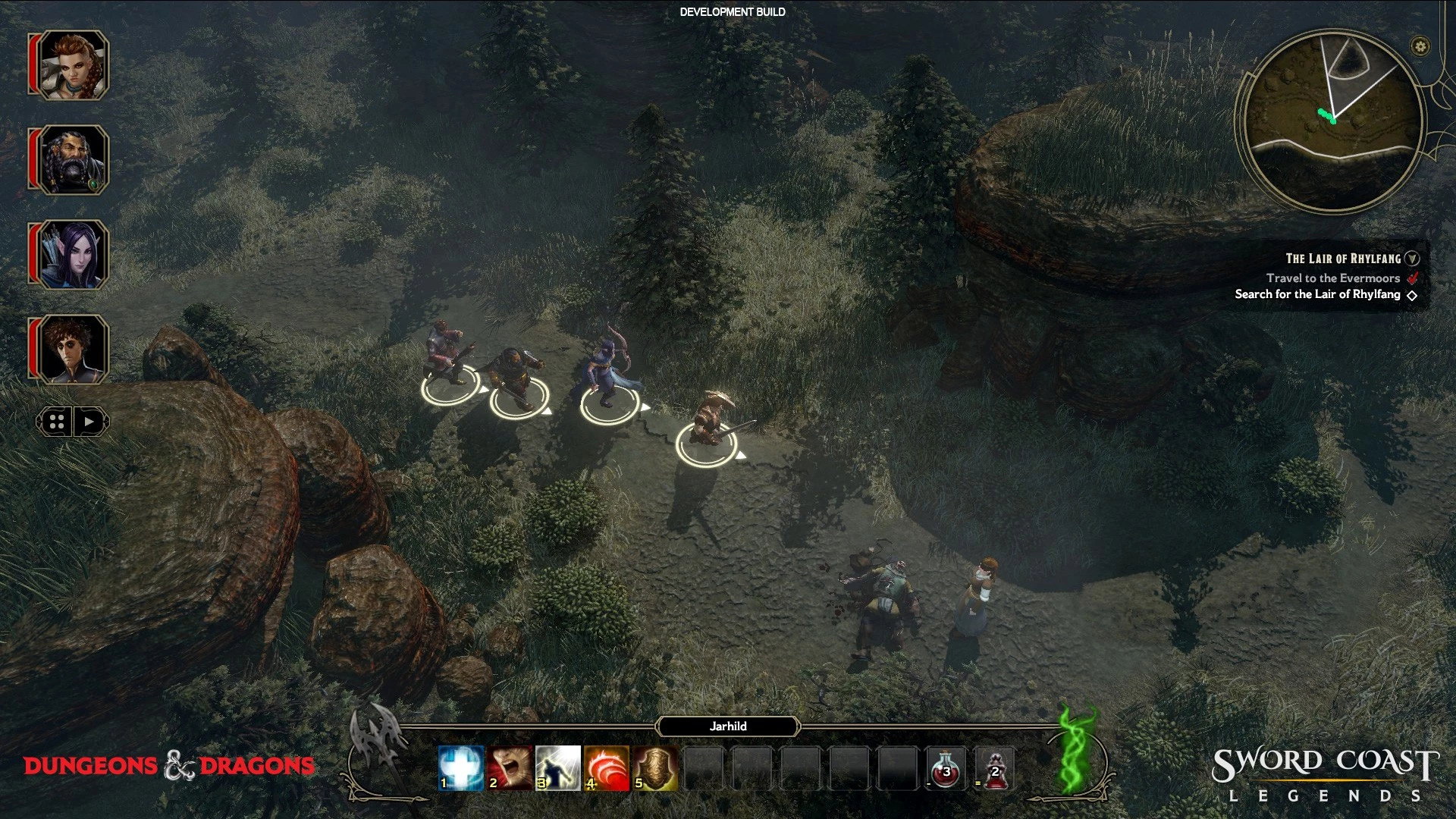
Task: Click the four-dot party formation button
Action: (57, 422)
